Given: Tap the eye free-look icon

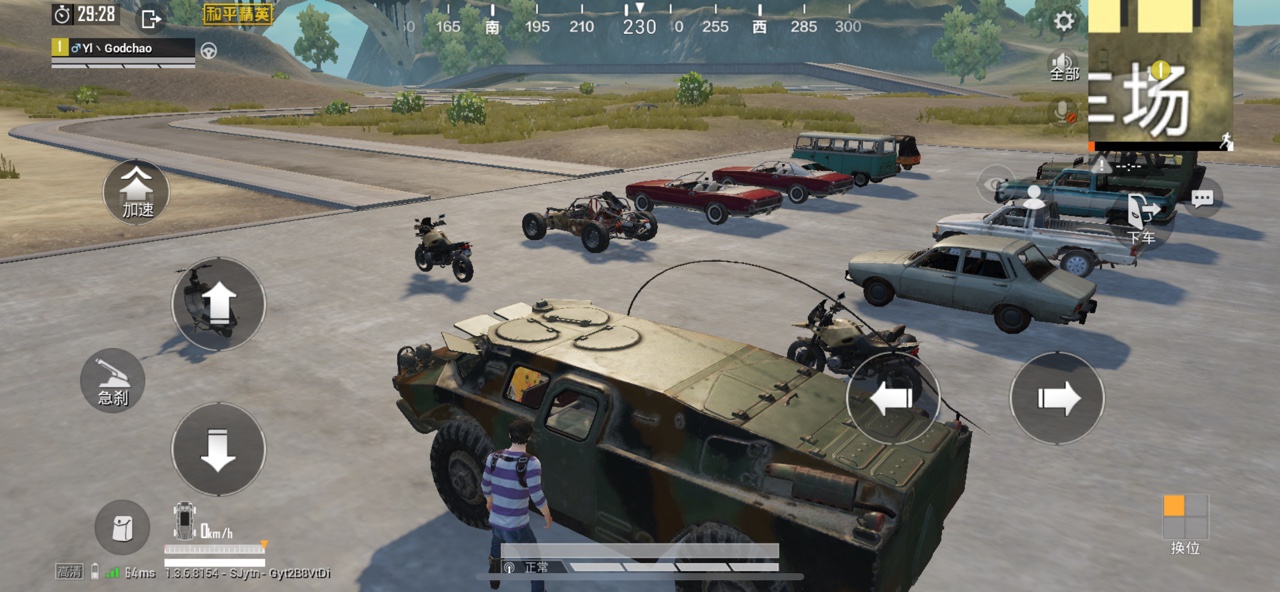Looking at the screenshot, I should pos(995,184).
